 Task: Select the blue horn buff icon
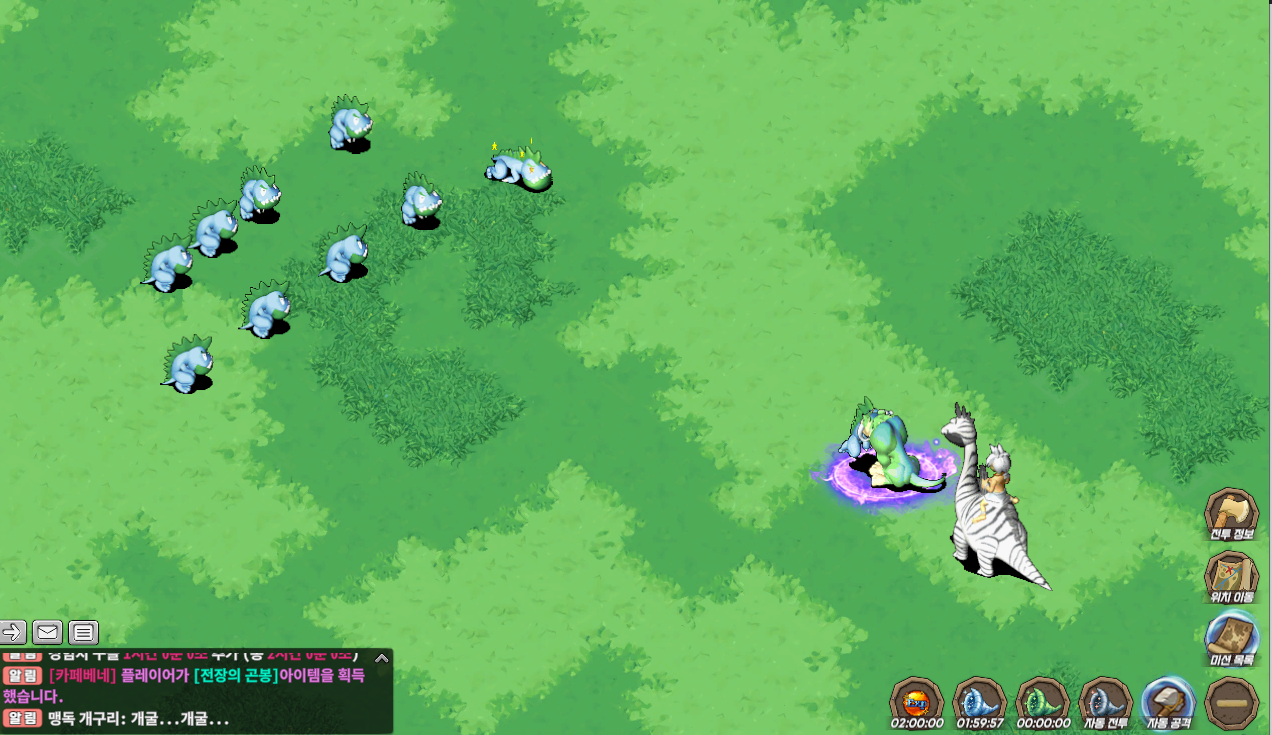pyautogui.click(x=979, y=700)
